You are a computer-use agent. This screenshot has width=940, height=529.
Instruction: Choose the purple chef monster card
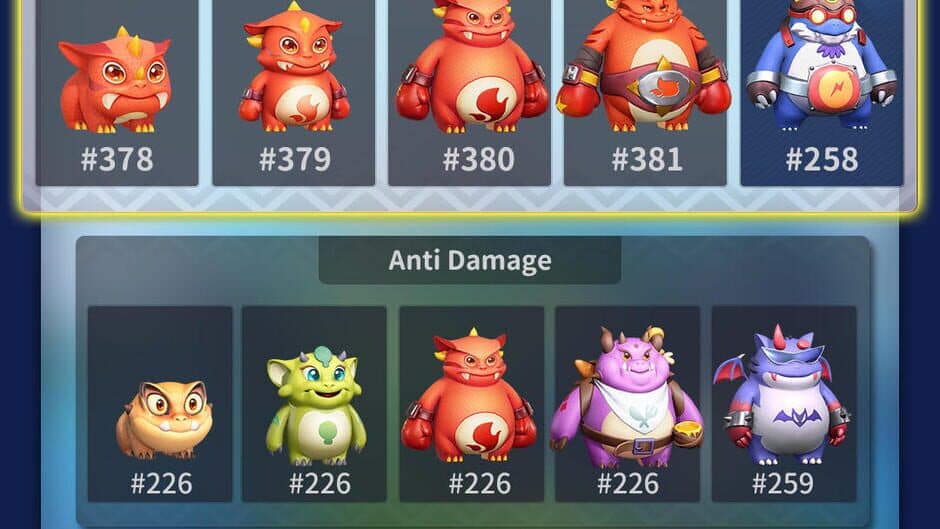(x=627, y=404)
